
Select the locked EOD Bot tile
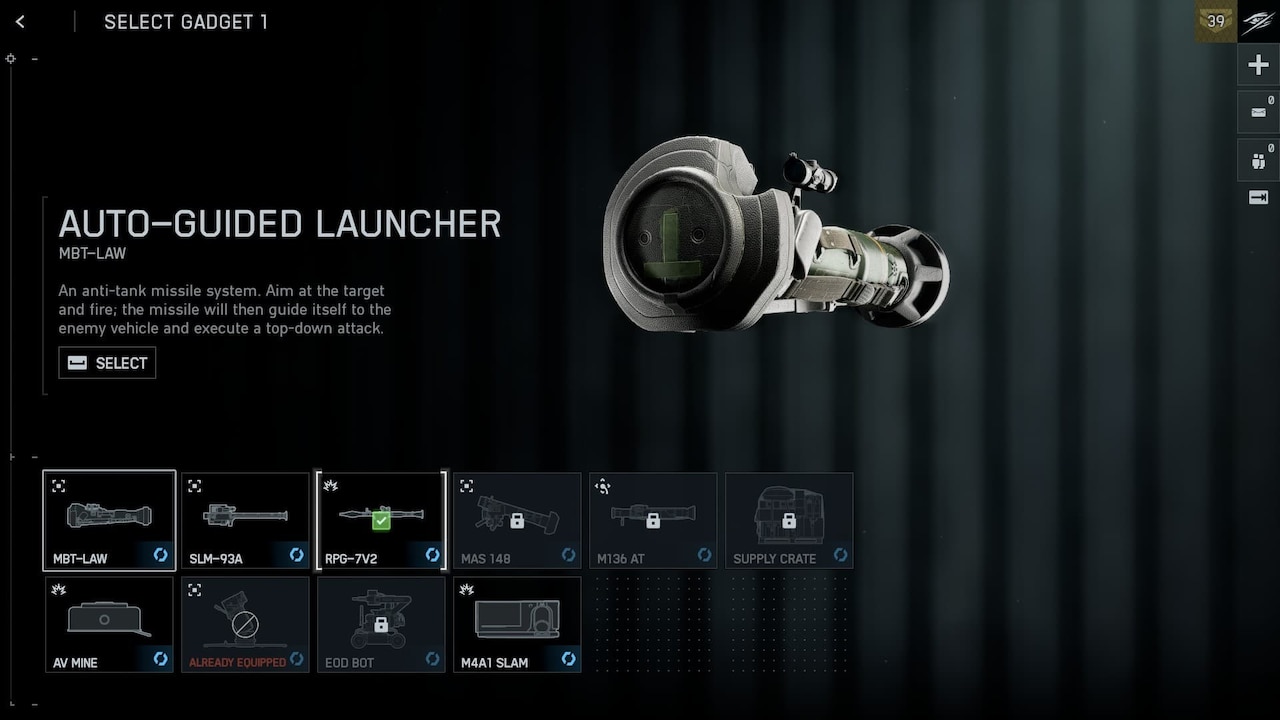(x=381, y=624)
